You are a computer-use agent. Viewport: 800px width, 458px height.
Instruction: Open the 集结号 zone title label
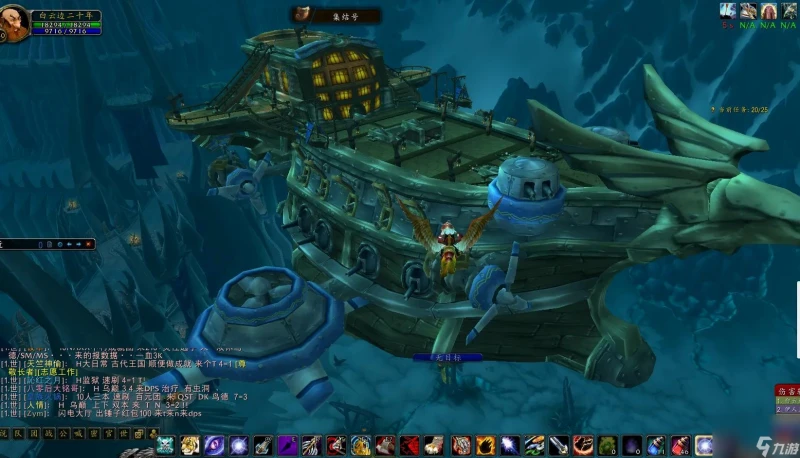325,15
